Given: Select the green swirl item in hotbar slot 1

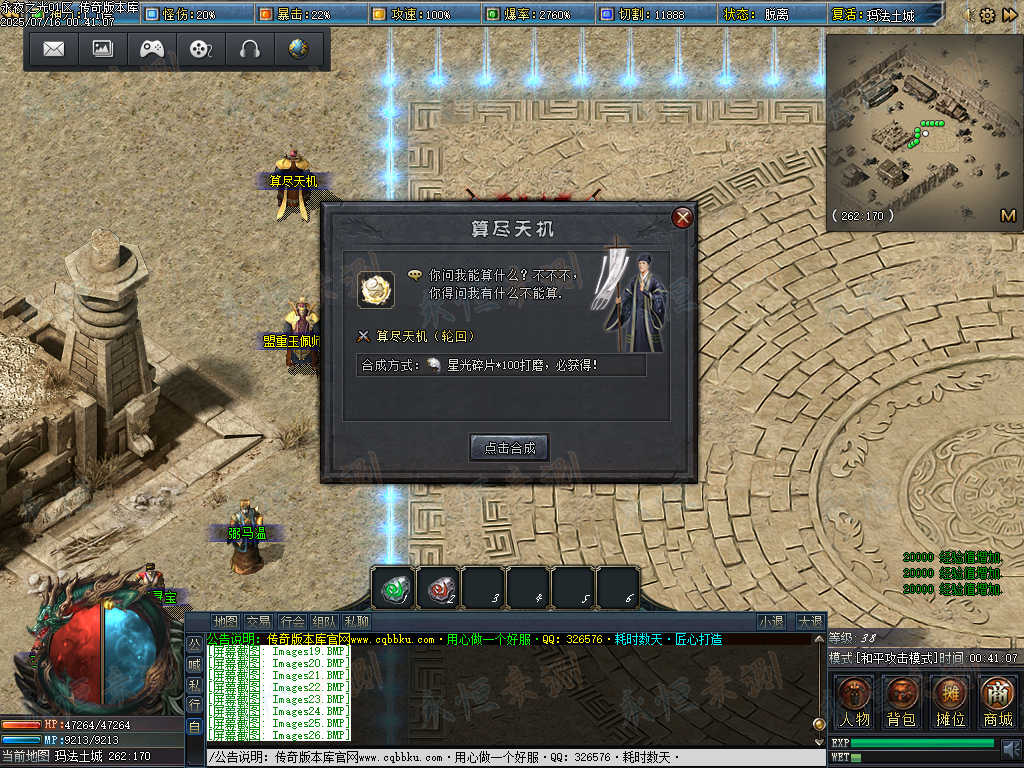Looking at the screenshot, I should (393, 588).
